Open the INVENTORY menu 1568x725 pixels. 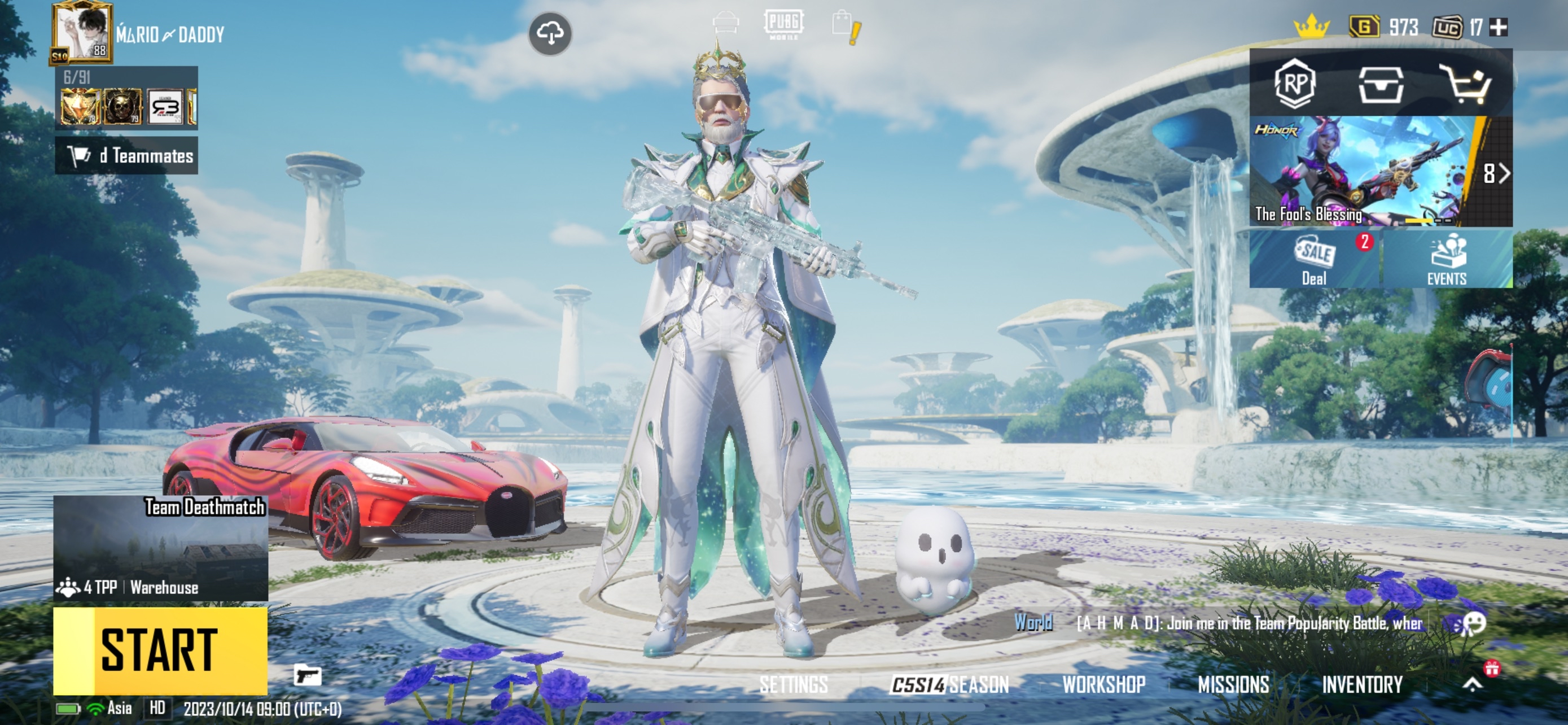coord(1361,685)
